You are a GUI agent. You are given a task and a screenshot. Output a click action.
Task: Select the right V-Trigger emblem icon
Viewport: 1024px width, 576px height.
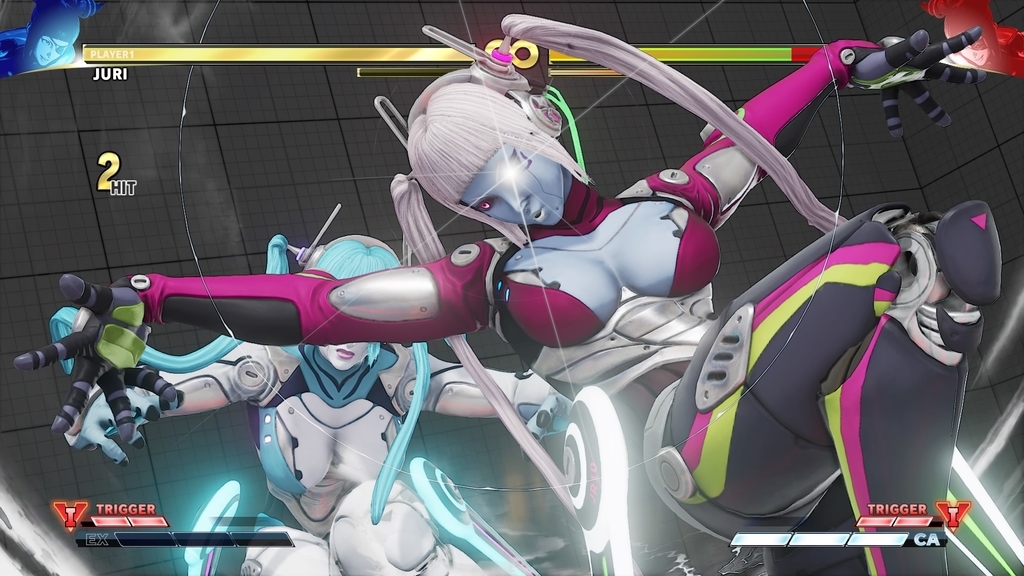click(953, 515)
